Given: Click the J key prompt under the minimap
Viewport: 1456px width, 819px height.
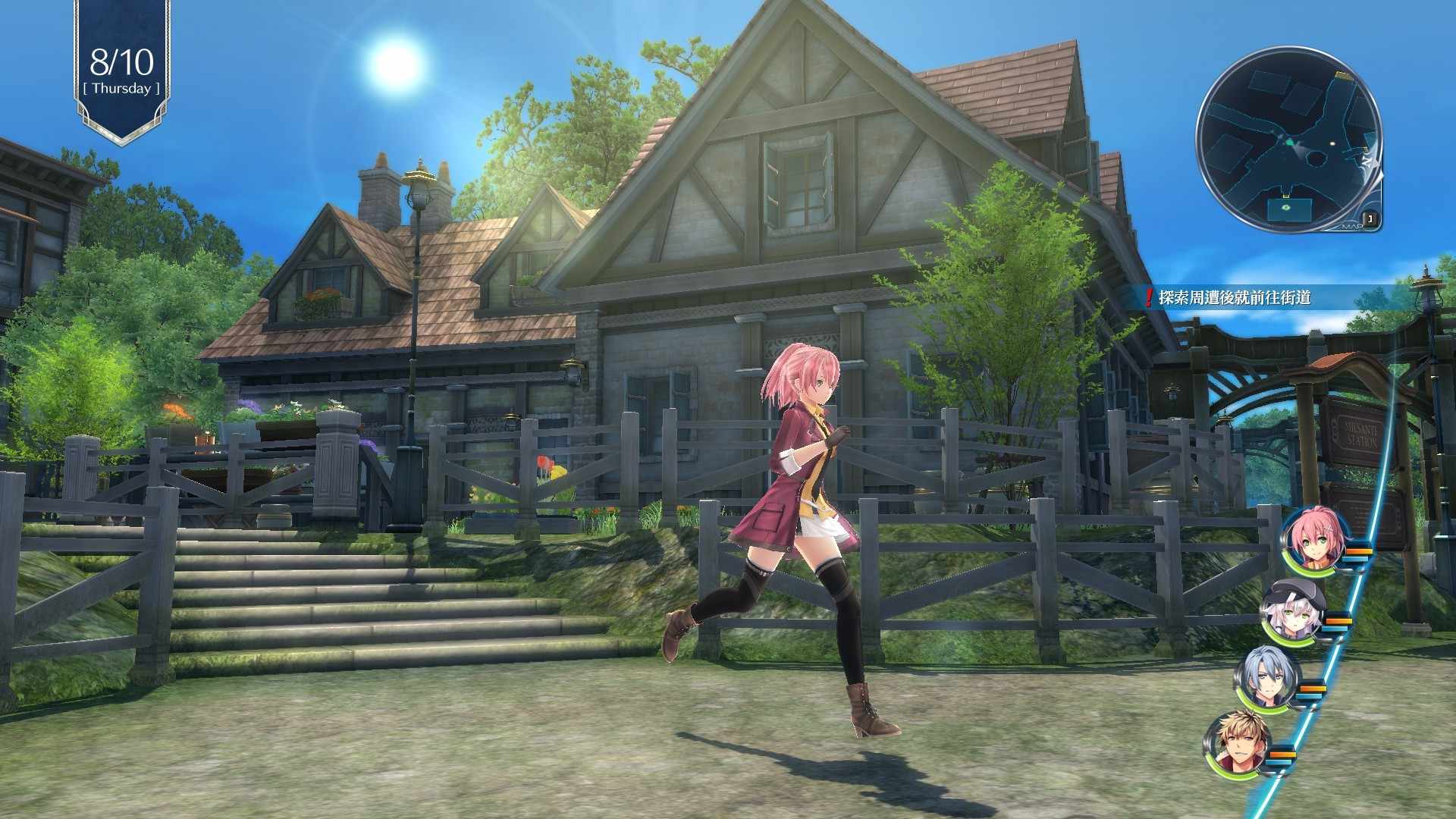Looking at the screenshot, I should pyautogui.click(x=1370, y=218).
